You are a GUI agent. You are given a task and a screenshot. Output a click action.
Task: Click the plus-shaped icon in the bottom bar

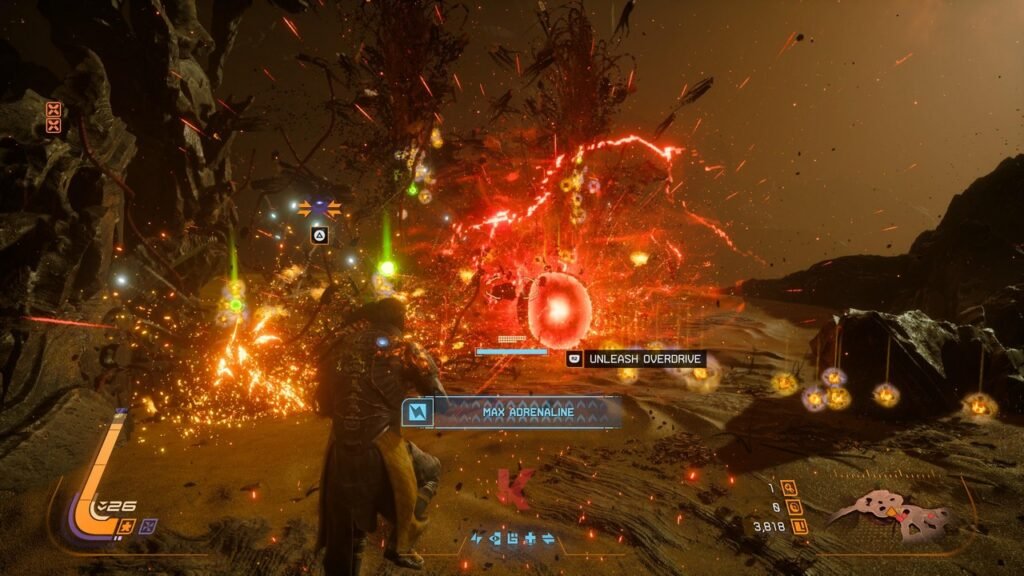(x=530, y=539)
